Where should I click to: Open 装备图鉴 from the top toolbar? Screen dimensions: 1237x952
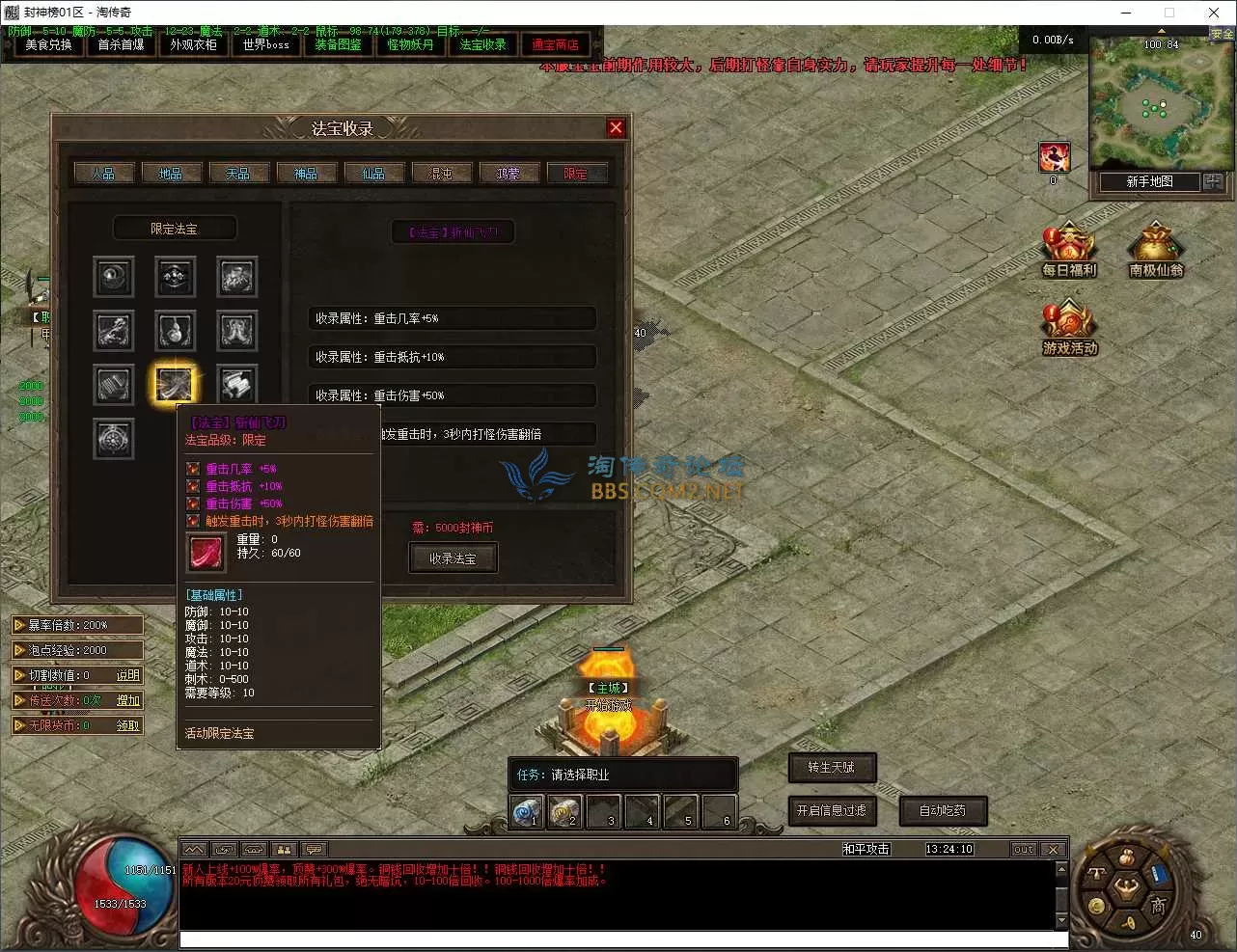pyautogui.click(x=339, y=44)
